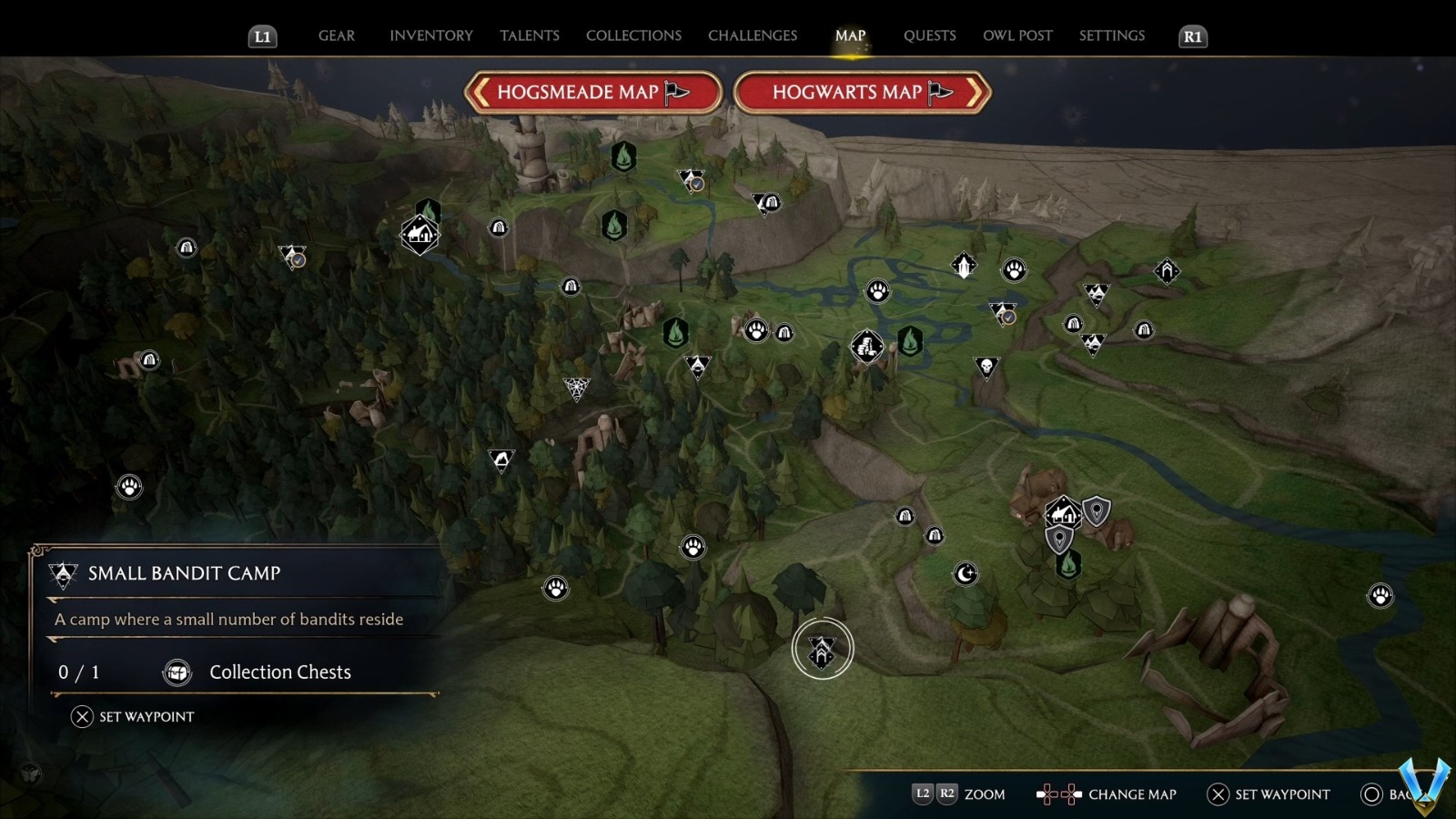Open the SETTINGS menu
Image resolution: width=1456 pixels, height=819 pixels.
tap(1111, 35)
